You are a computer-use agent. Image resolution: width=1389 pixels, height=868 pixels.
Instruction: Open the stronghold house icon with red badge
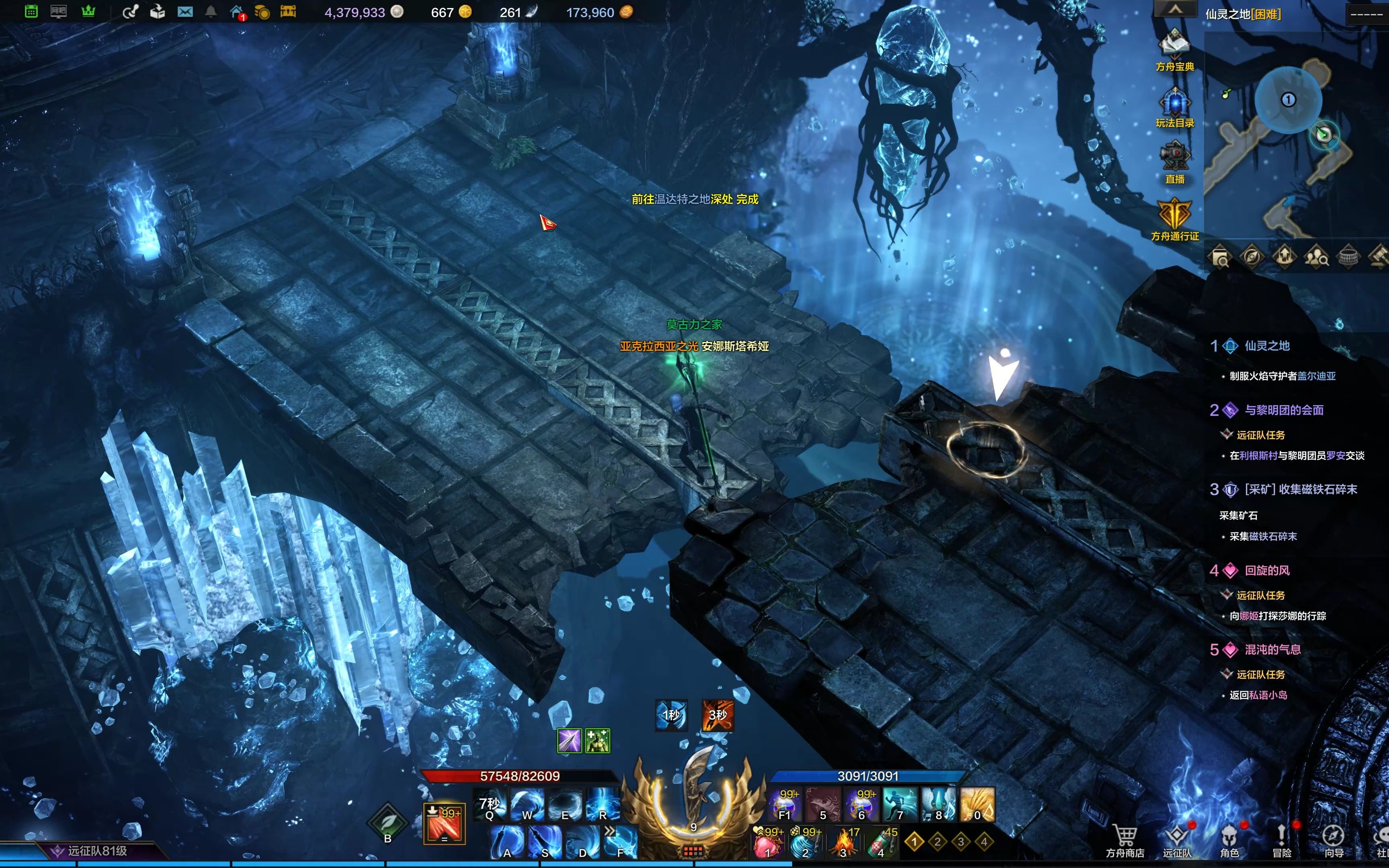[236, 12]
